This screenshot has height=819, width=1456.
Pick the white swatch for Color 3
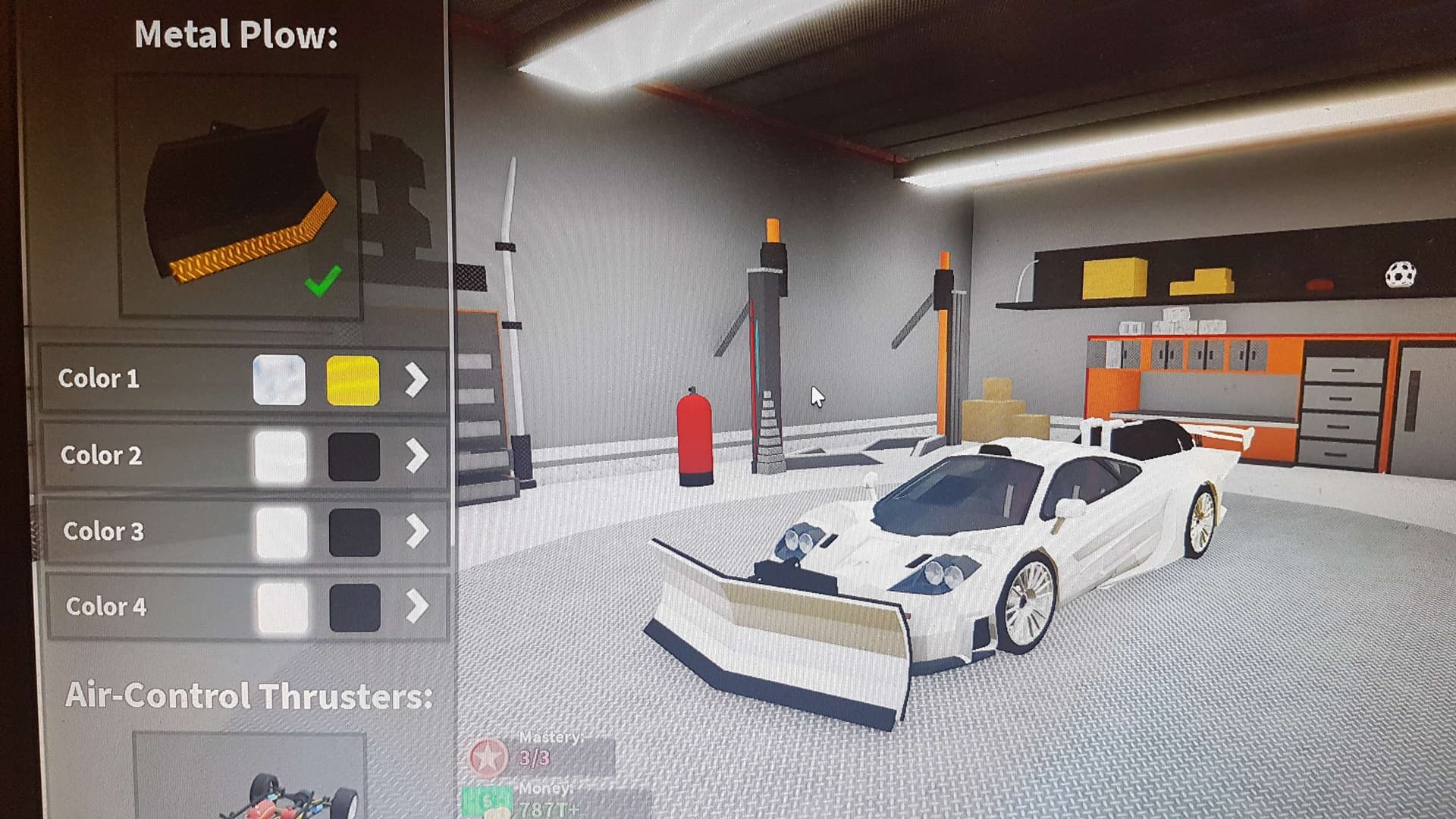click(281, 532)
